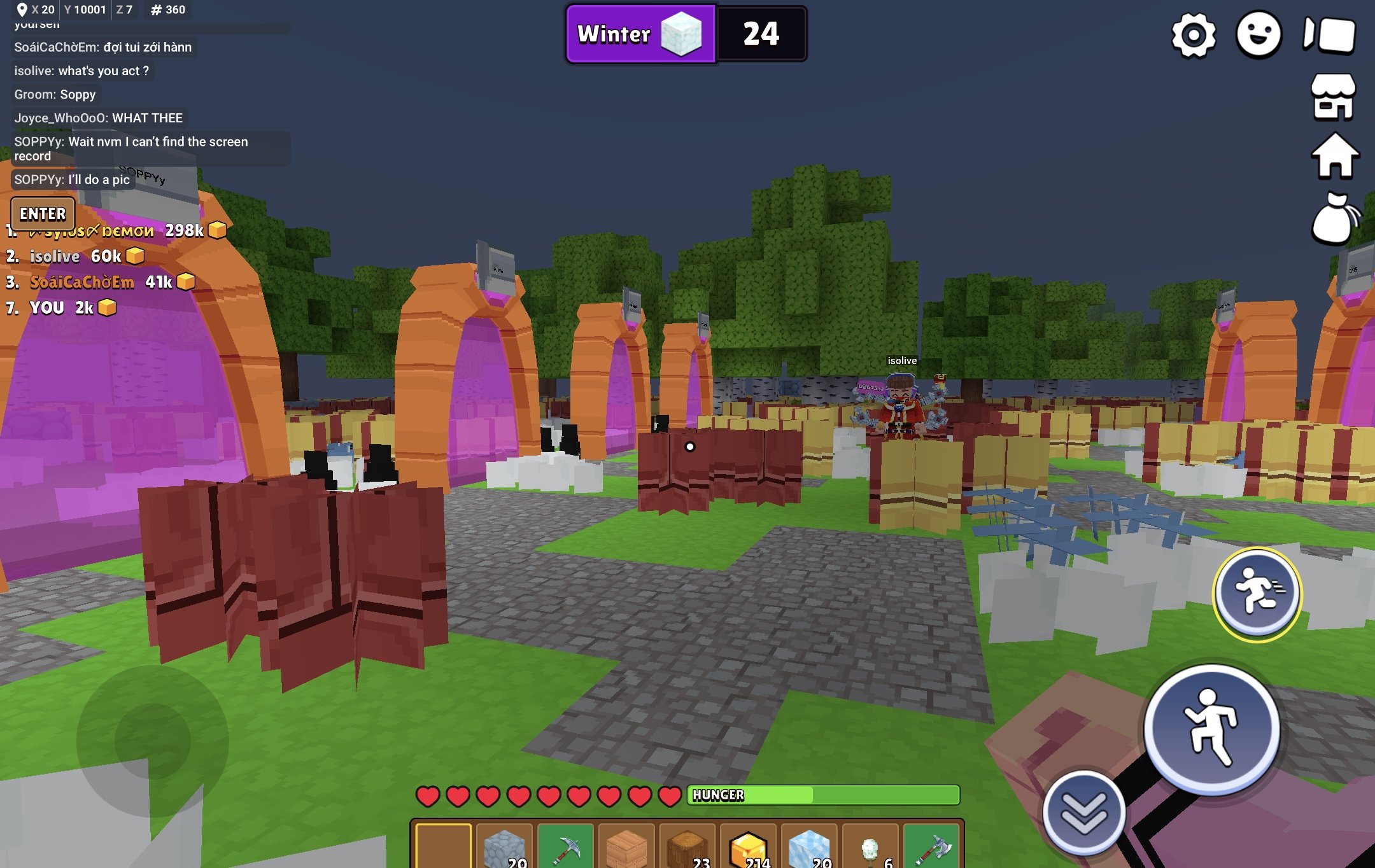The image size is (1375, 868).
Task: Open the shop stall icon
Action: point(1334,97)
